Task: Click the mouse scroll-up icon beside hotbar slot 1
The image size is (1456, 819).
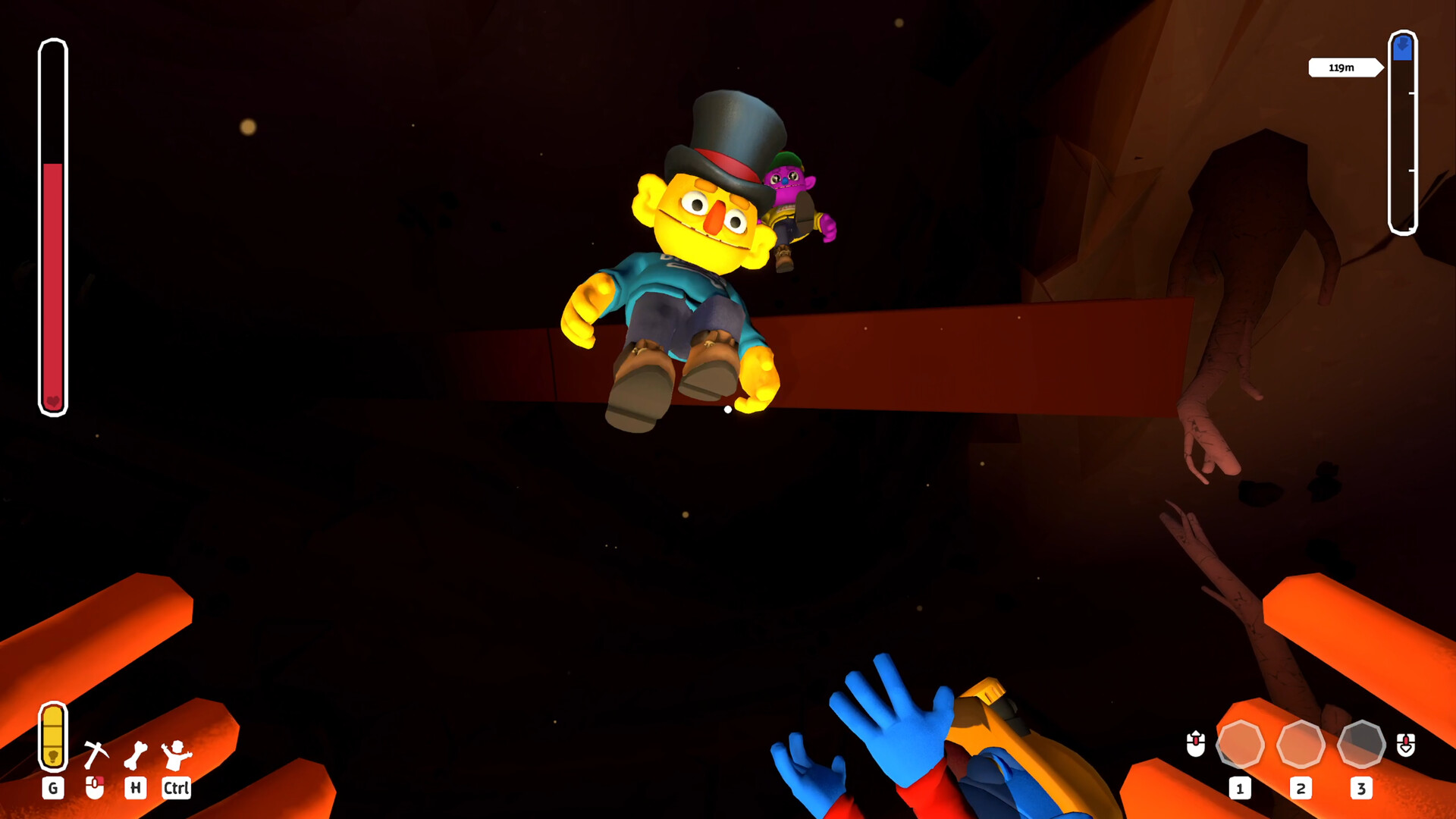Action: pyautogui.click(x=1195, y=745)
